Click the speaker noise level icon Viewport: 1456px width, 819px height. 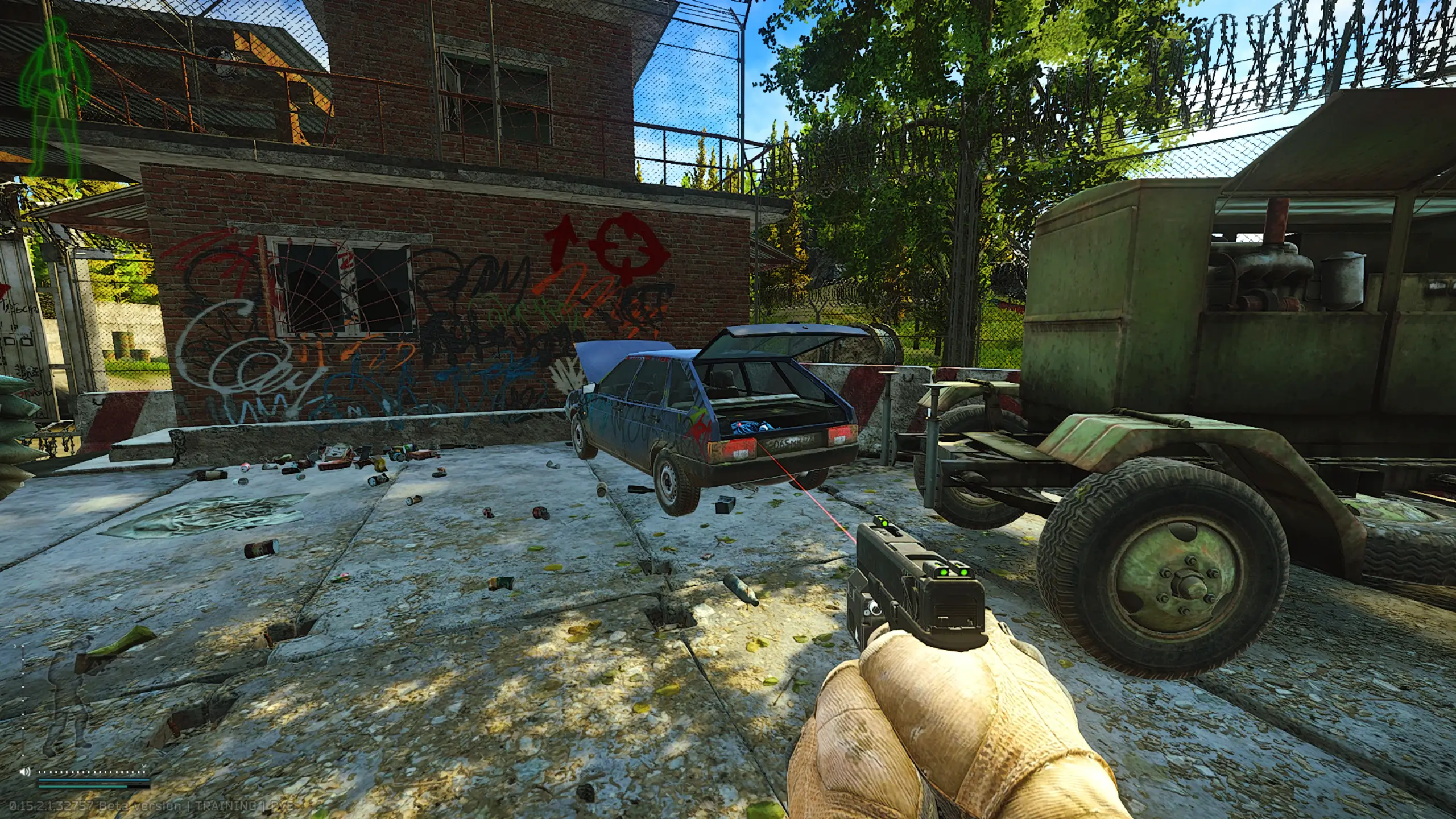[x=24, y=772]
